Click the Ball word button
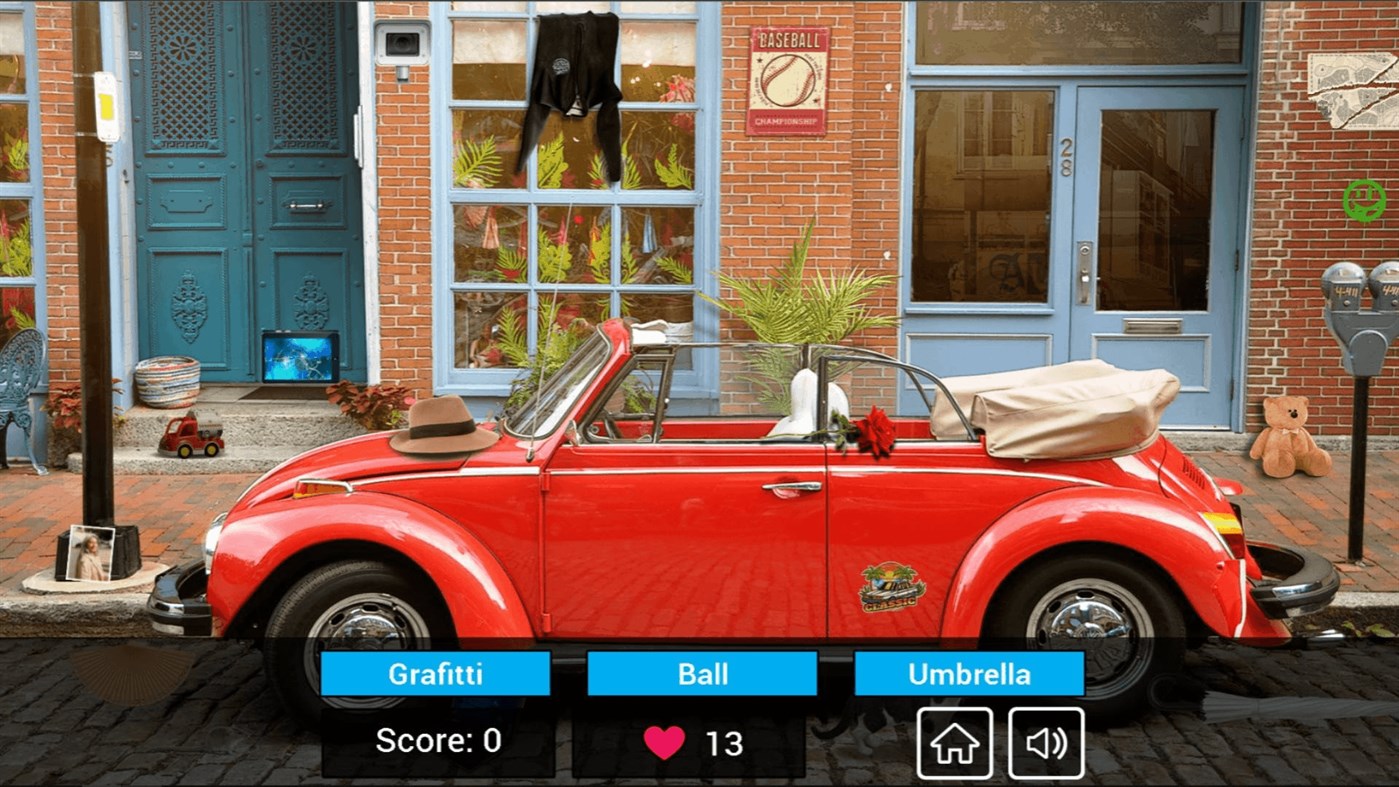The height and width of the screenshot is (787, 1399). tap(701, 674)
